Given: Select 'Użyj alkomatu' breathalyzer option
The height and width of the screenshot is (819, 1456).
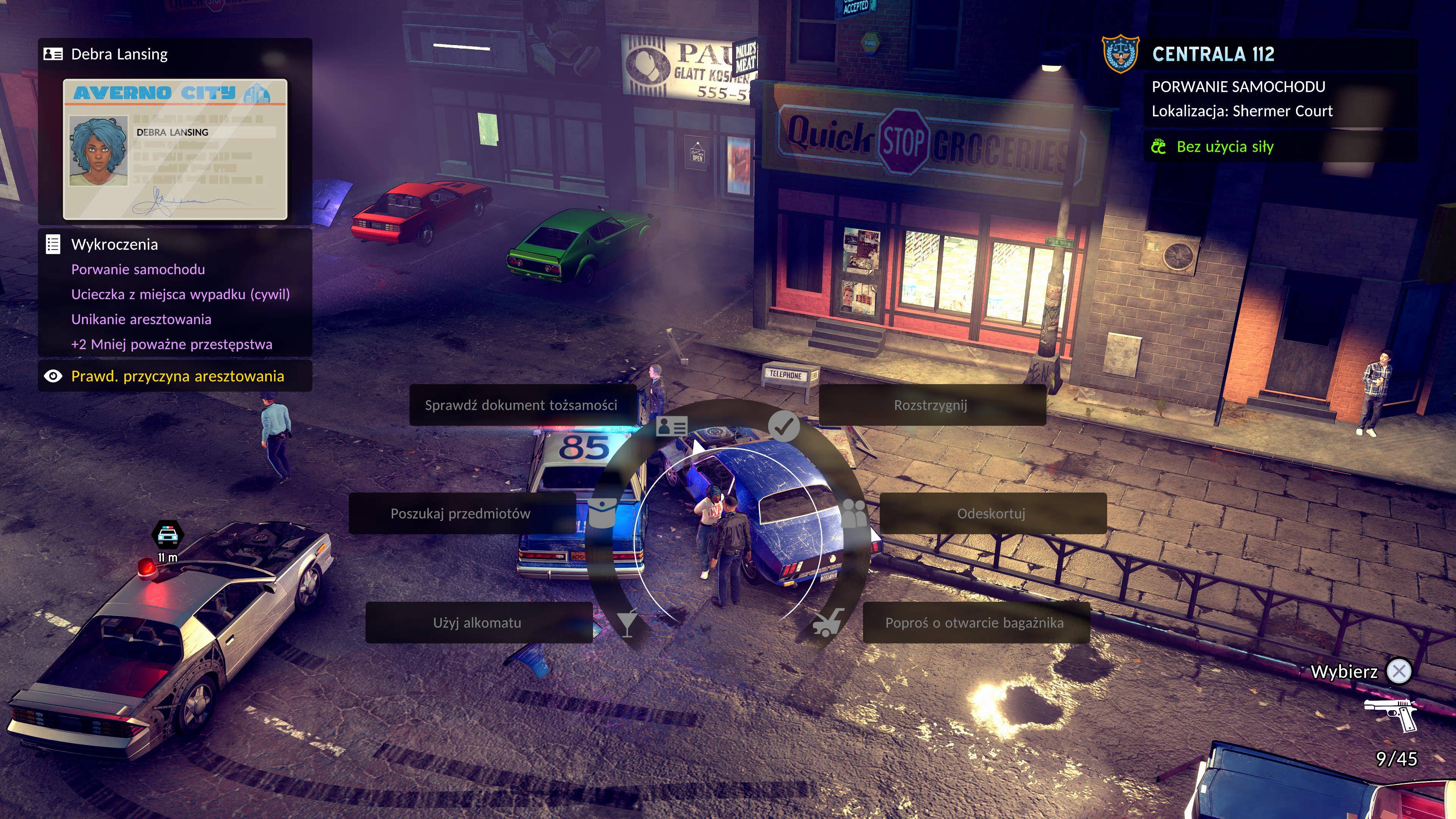Looking at the screenshot, I should click(x=478, y=622).
